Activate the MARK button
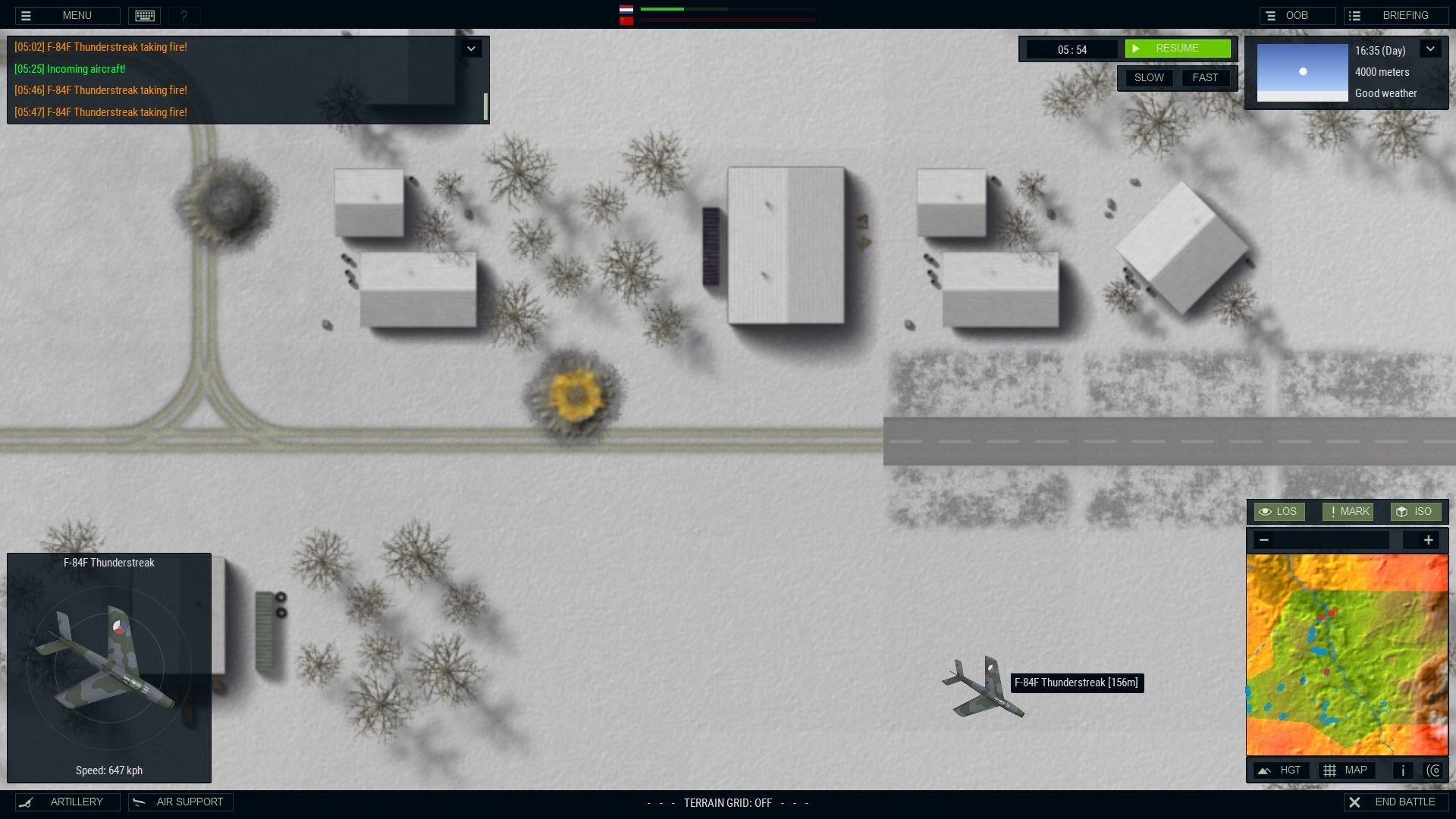1456x819 pixels. coord(1348,512)
